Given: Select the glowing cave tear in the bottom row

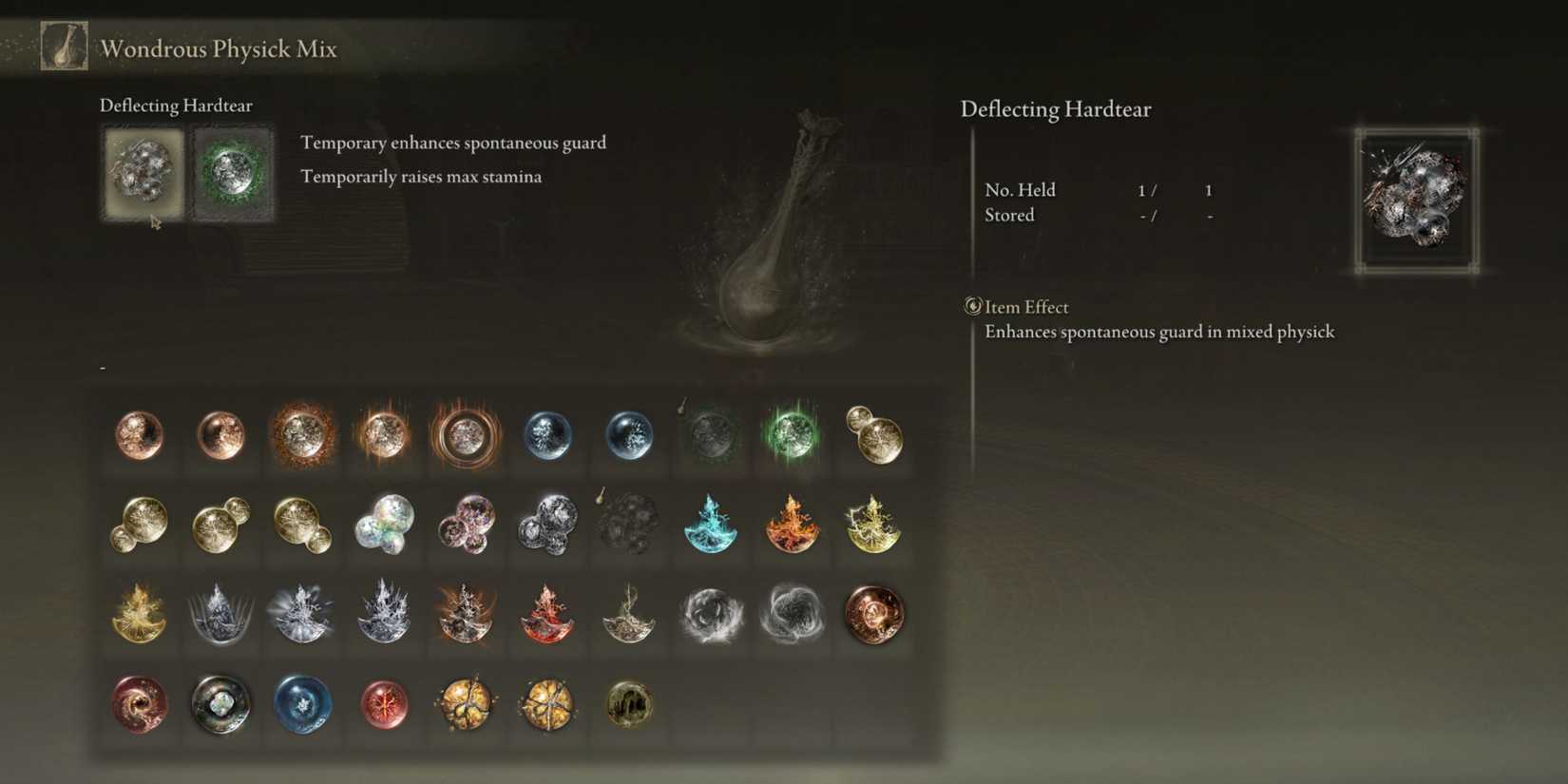Looking at the screenshot, I should tap(629, 705).
